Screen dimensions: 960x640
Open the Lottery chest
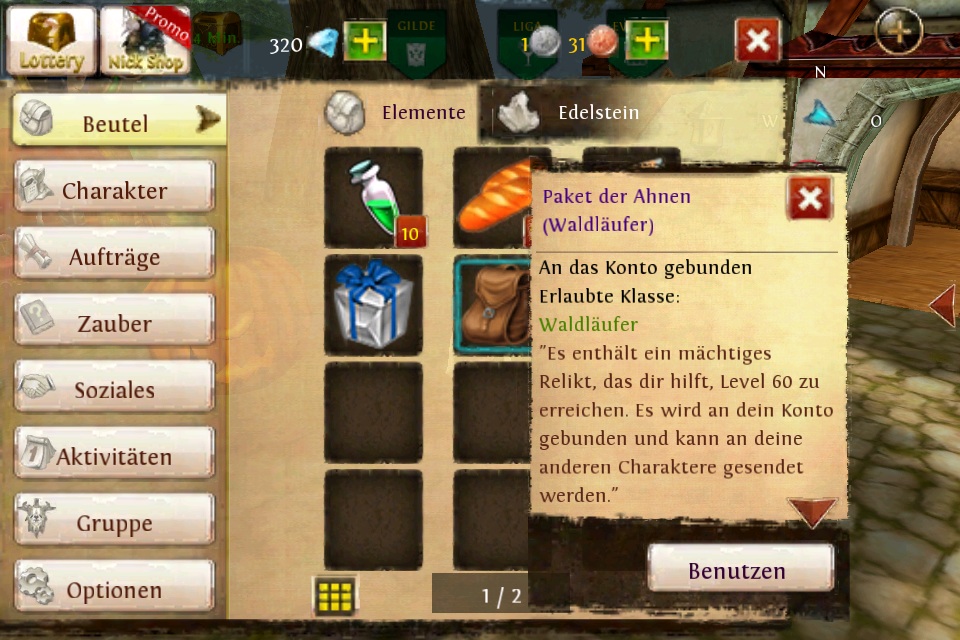point(51,41)
